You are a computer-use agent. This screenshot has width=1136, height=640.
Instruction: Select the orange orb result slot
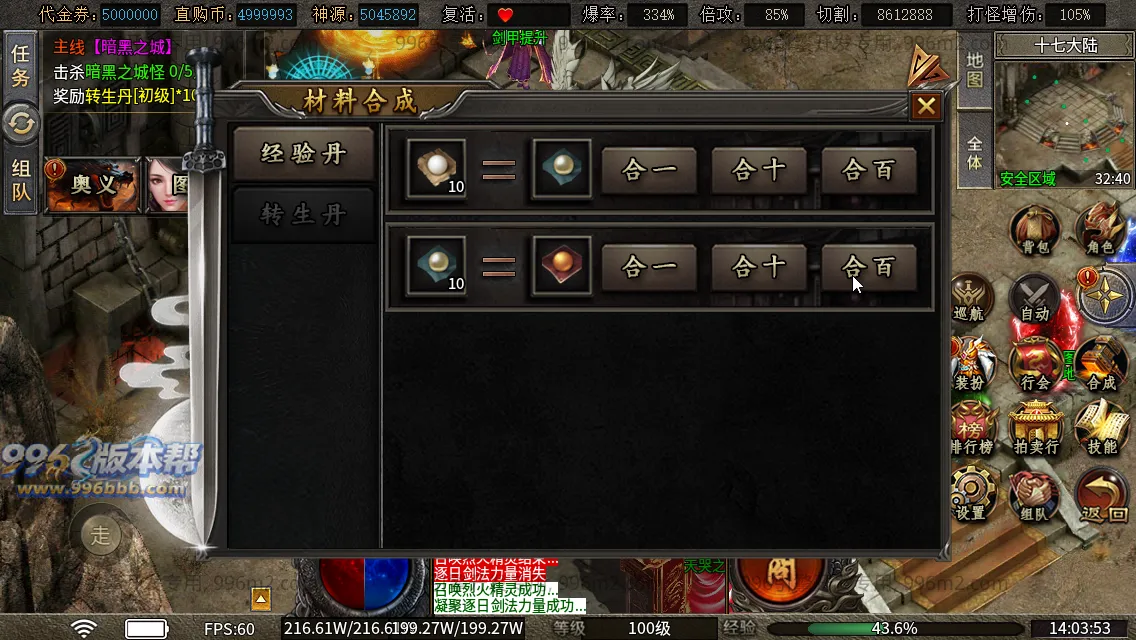tap(562, 265)
